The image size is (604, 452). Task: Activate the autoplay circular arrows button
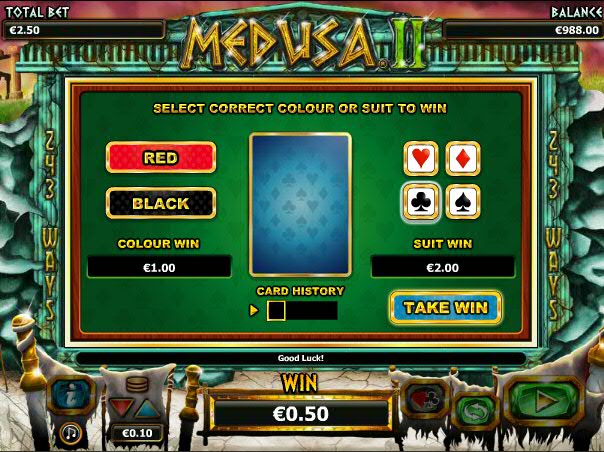pyautogui.click(x=476, y=411)
